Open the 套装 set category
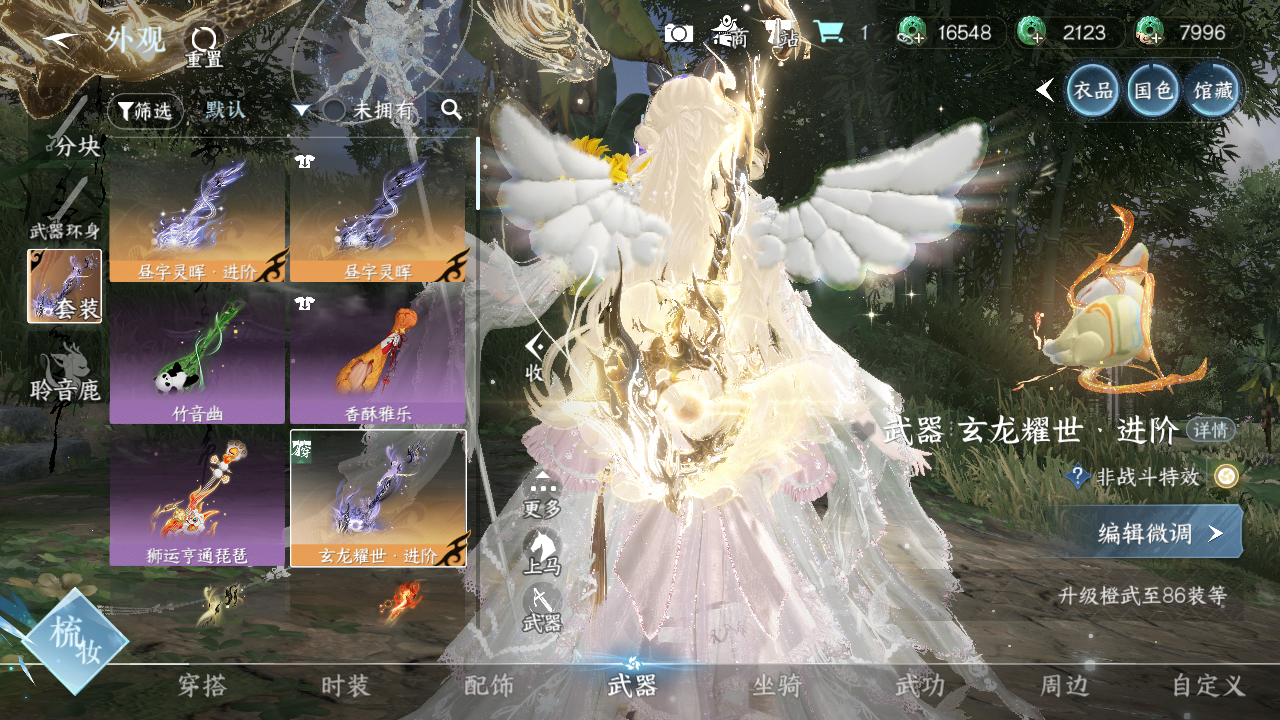 (64, 286)
